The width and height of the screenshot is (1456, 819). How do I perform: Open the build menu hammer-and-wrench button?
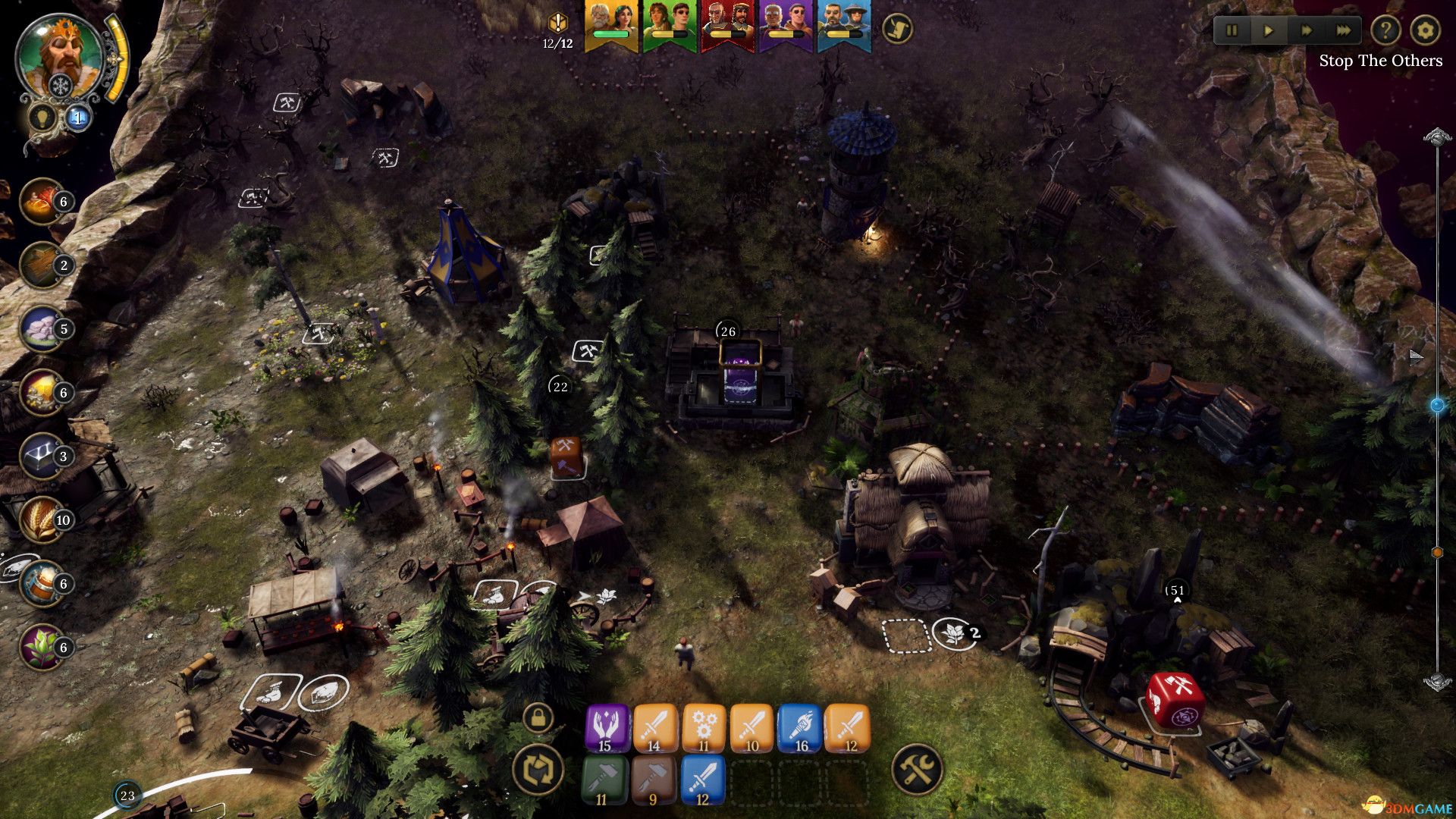pos(917,769)
